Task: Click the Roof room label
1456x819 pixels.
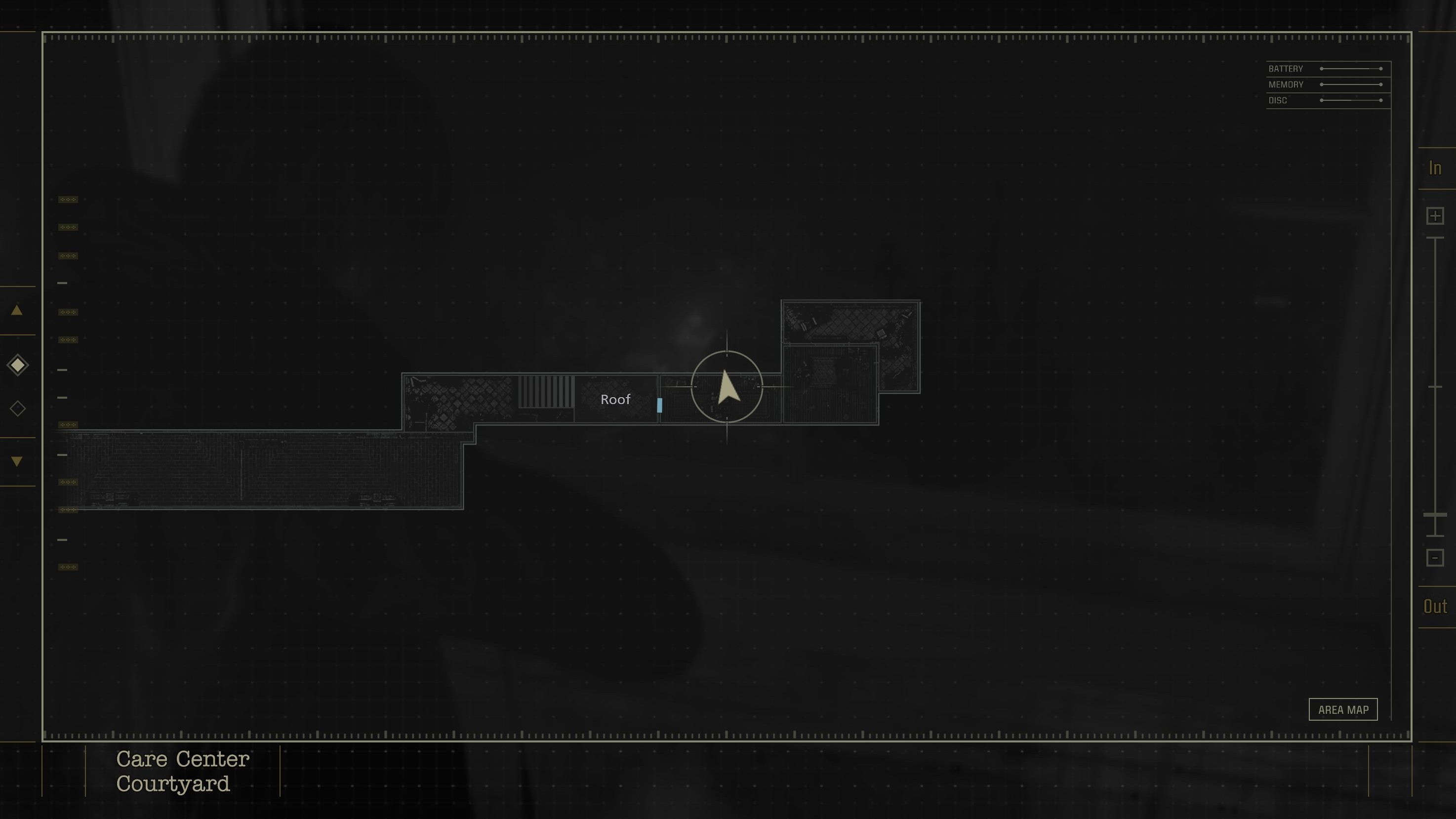Action: (x=616, y=400)
